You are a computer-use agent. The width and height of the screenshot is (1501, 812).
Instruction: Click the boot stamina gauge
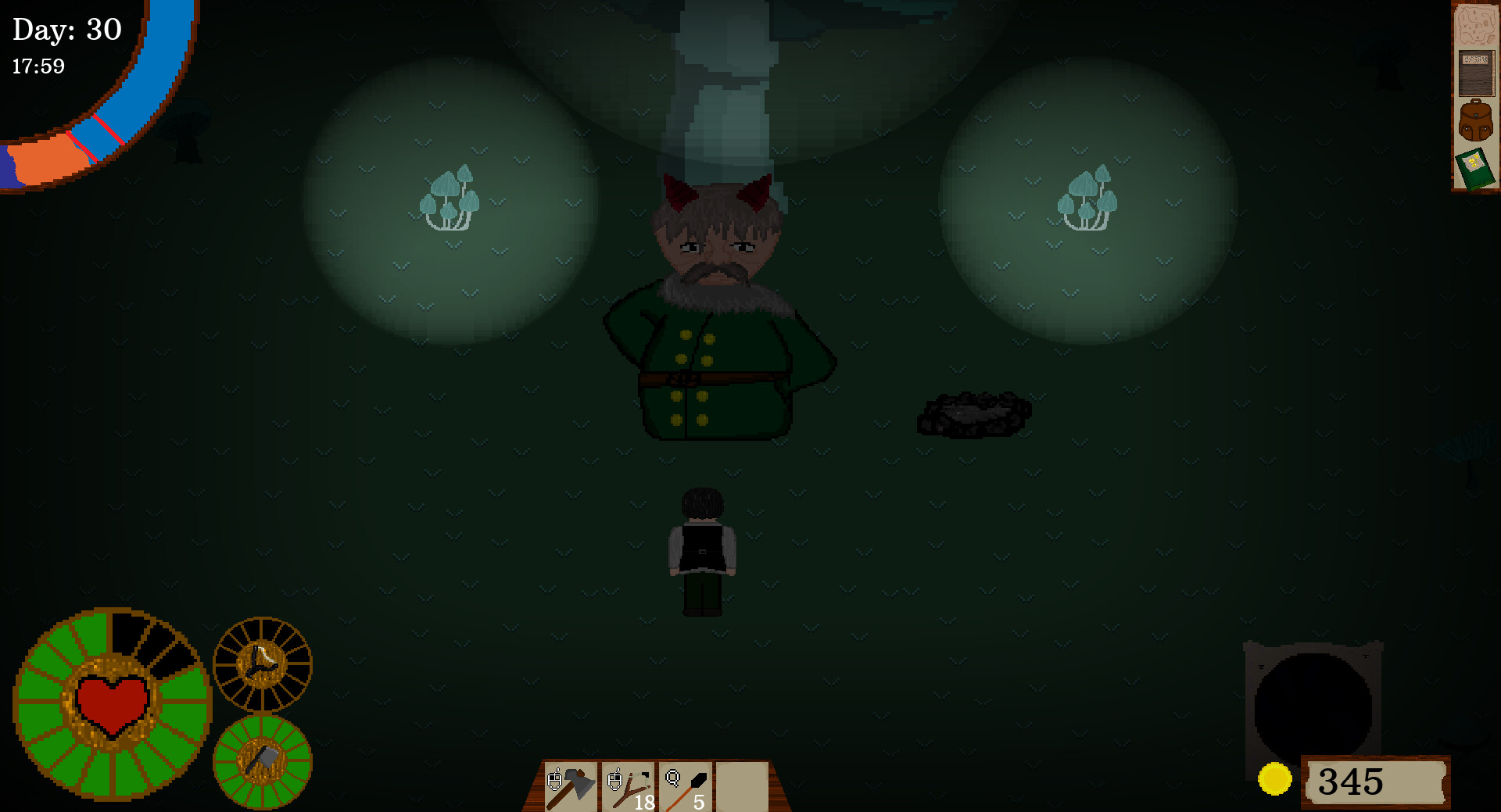[x=262, y=664]
